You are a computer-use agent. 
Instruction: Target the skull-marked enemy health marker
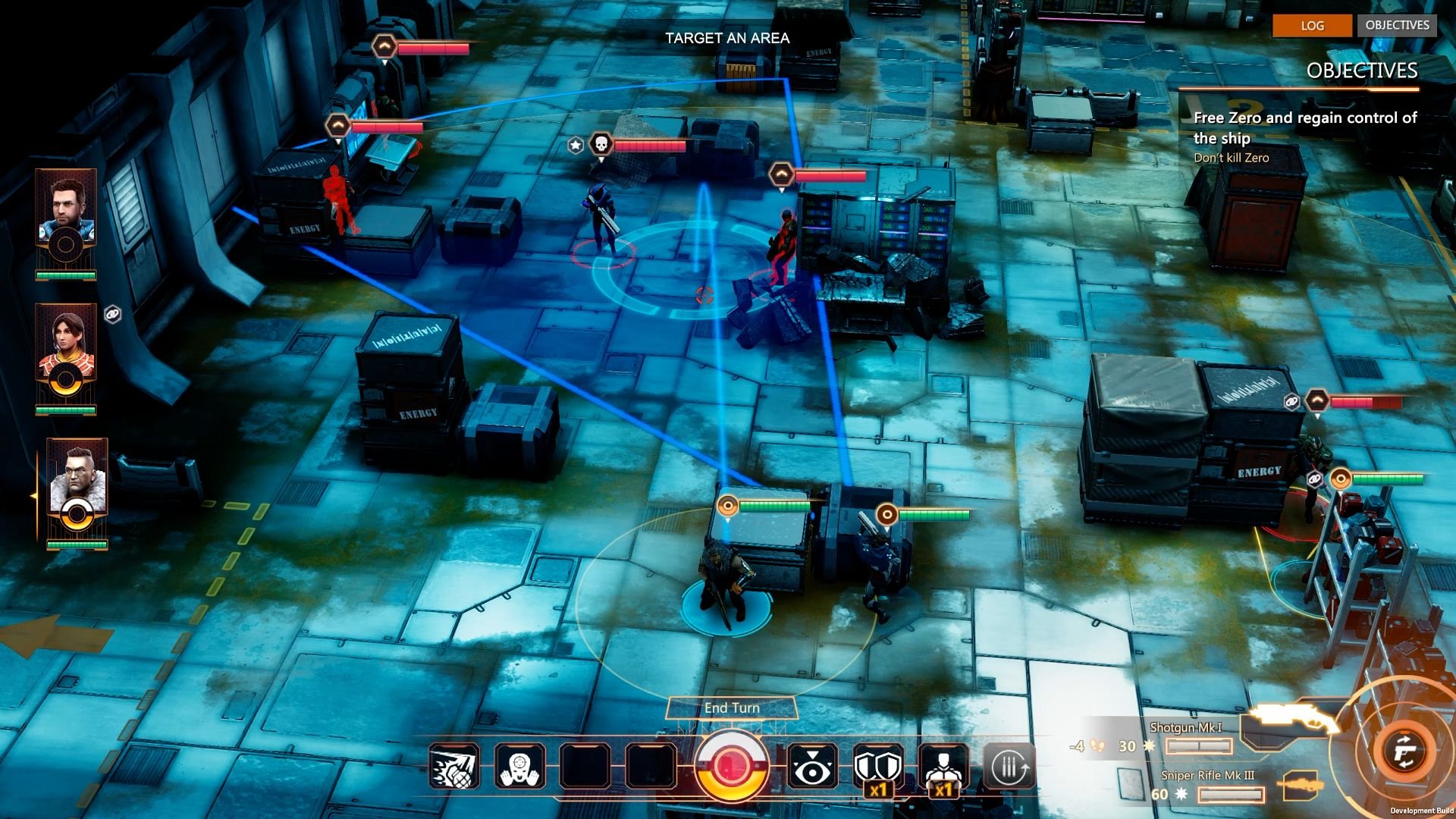click(x=601, y=144)
